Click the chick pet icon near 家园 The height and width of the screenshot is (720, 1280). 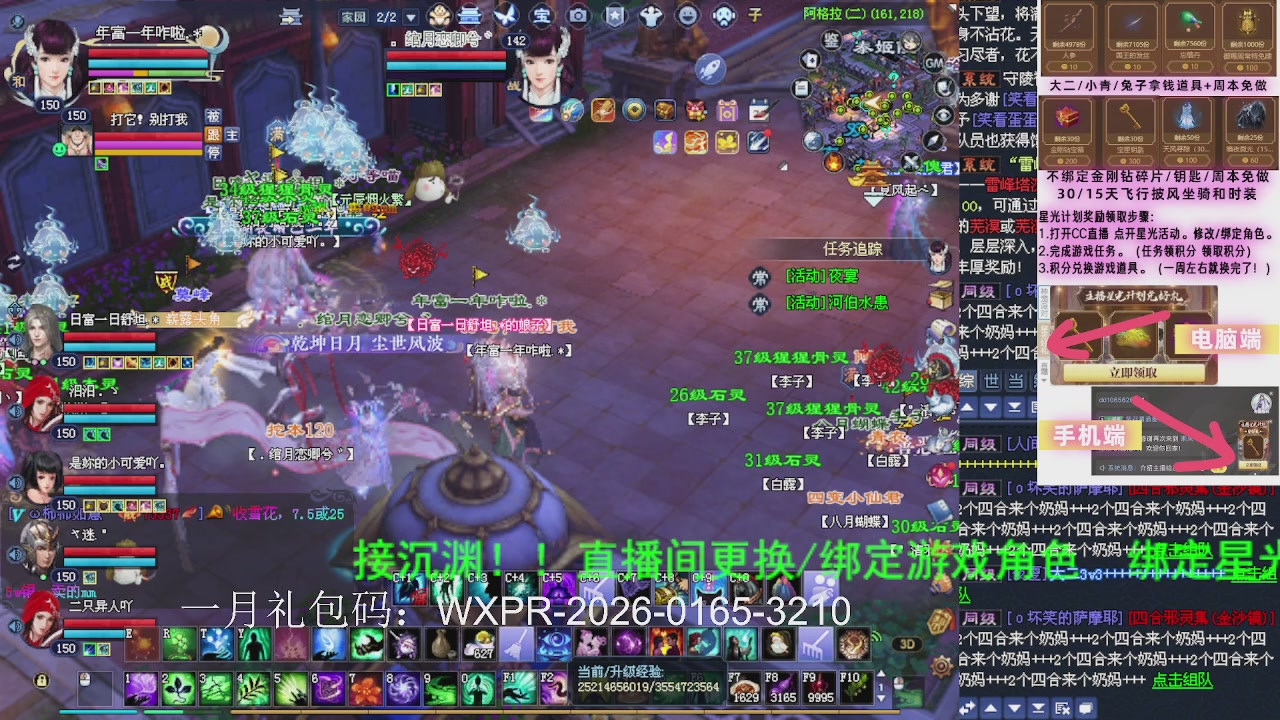437,16
